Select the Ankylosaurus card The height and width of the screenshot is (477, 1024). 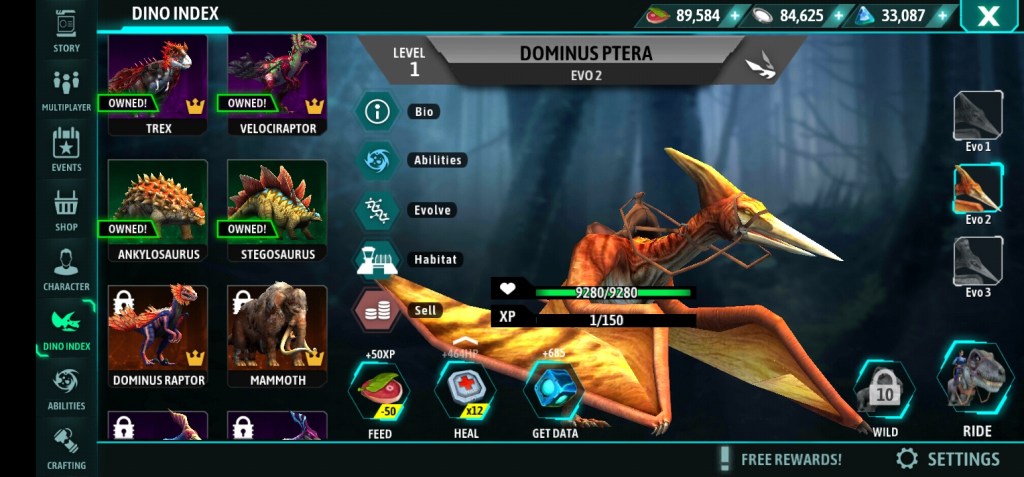point(158,210)
